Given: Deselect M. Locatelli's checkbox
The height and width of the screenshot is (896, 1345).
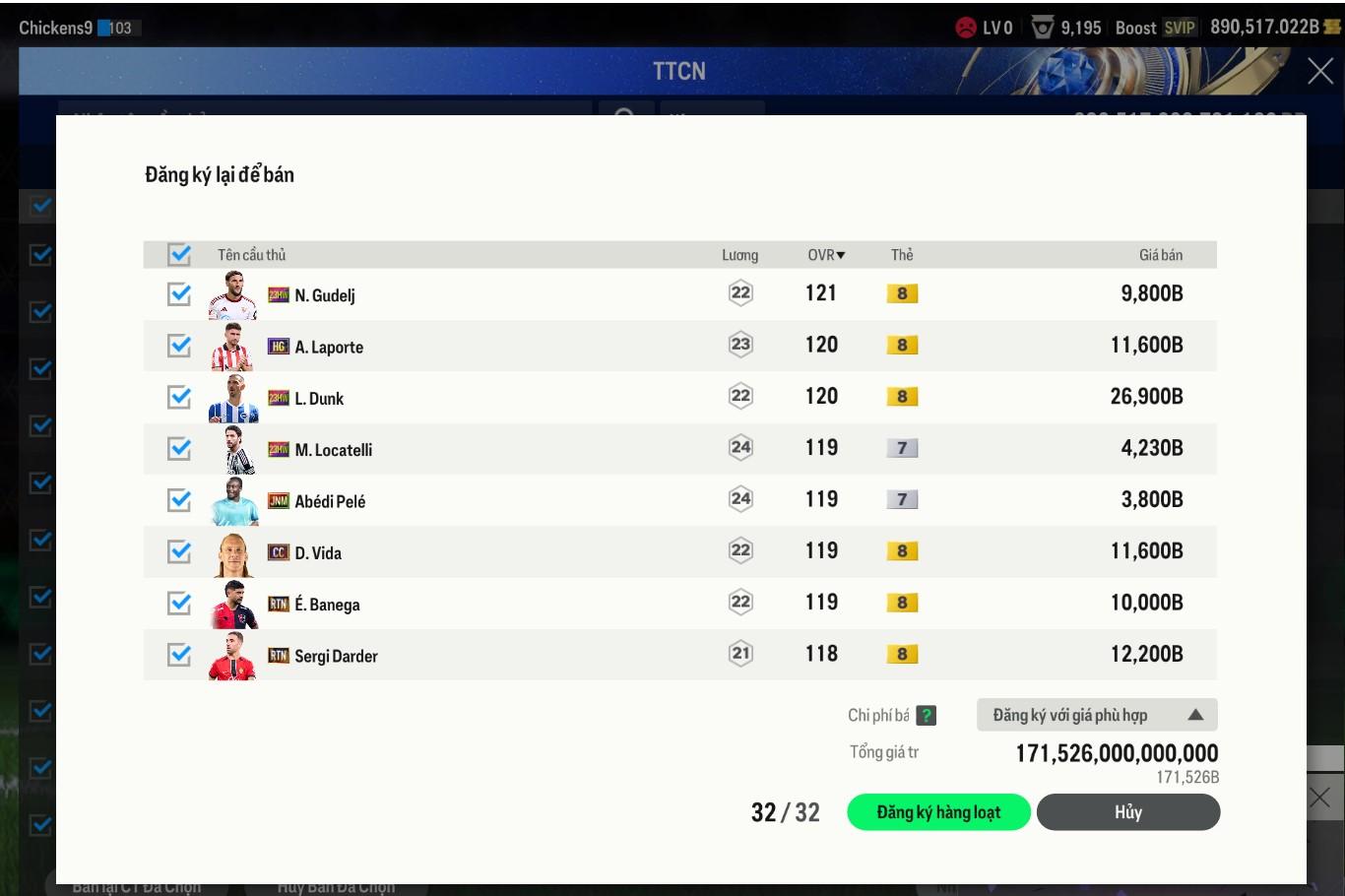Looking at the screenshot, I should click(179, 448).
